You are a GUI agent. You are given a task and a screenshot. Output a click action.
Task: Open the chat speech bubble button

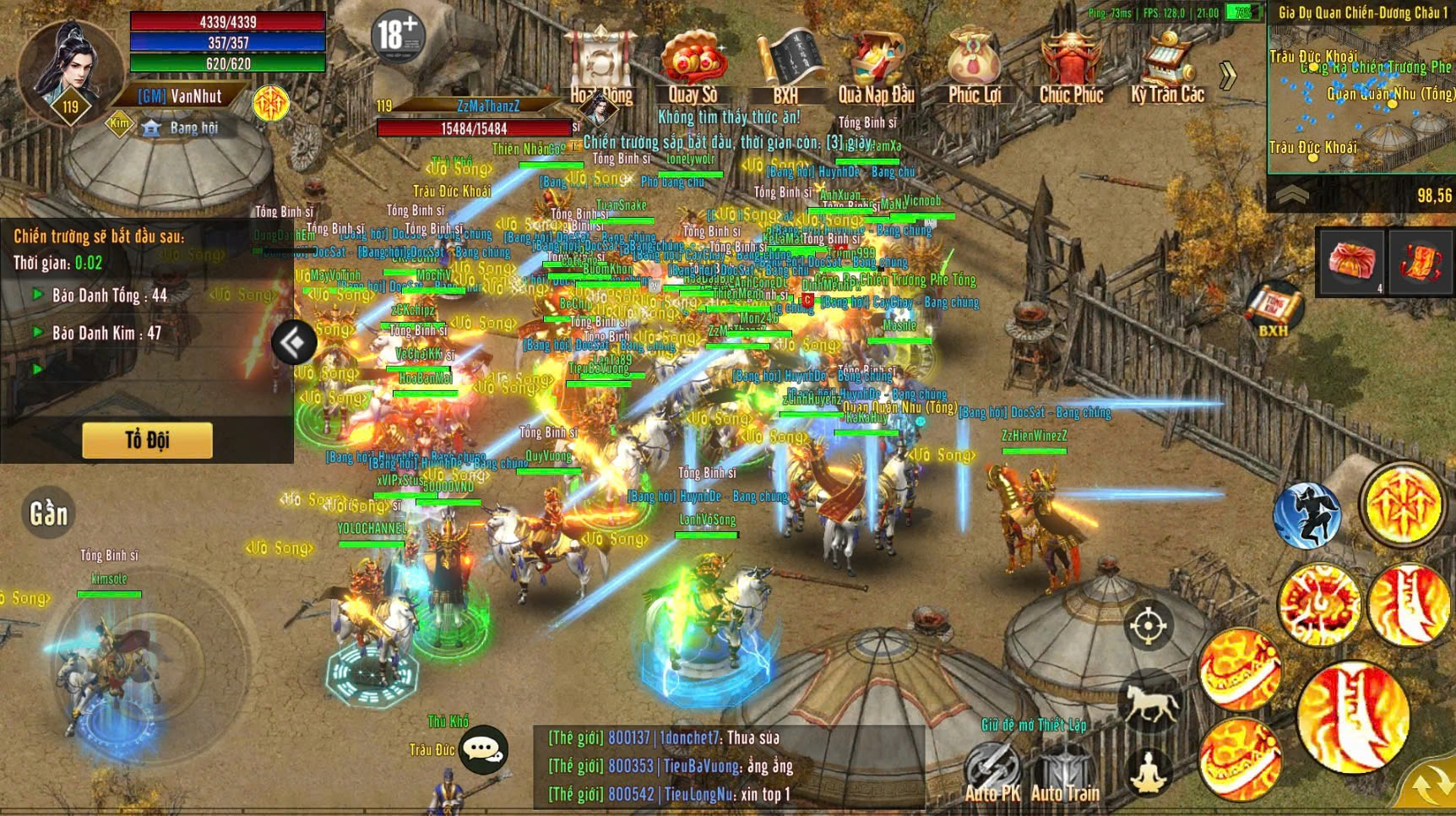(483, 748)
